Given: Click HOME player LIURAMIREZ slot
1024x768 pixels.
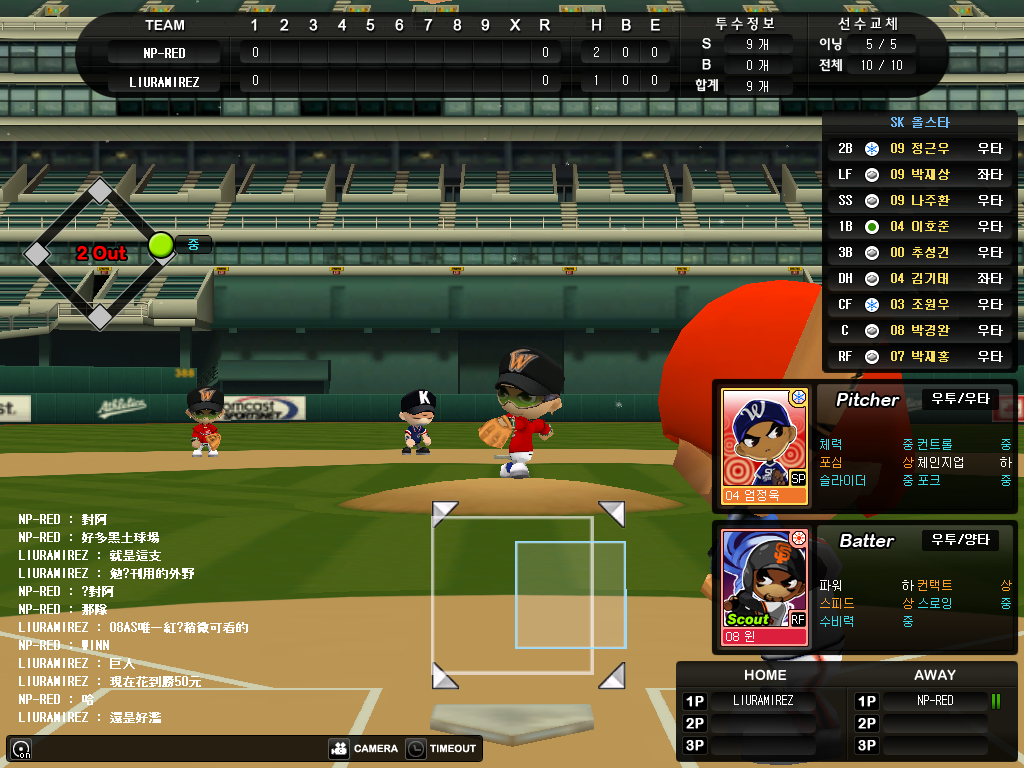Looking at the screenshot, I should click(x=764, y=701).
